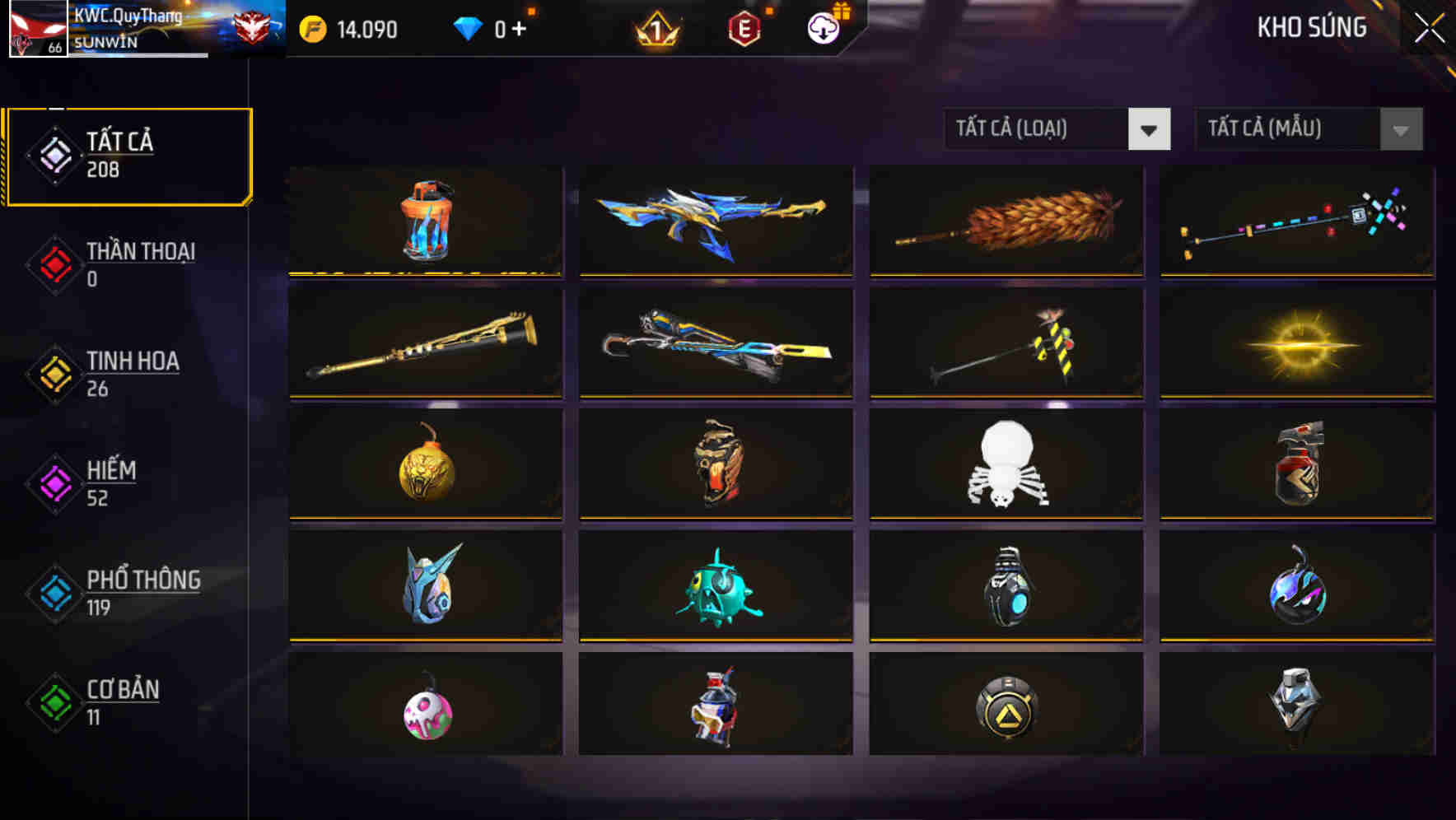Click the diamond currency icon
This screenshot has height=820, width=1456.
[x=467, y=29]
